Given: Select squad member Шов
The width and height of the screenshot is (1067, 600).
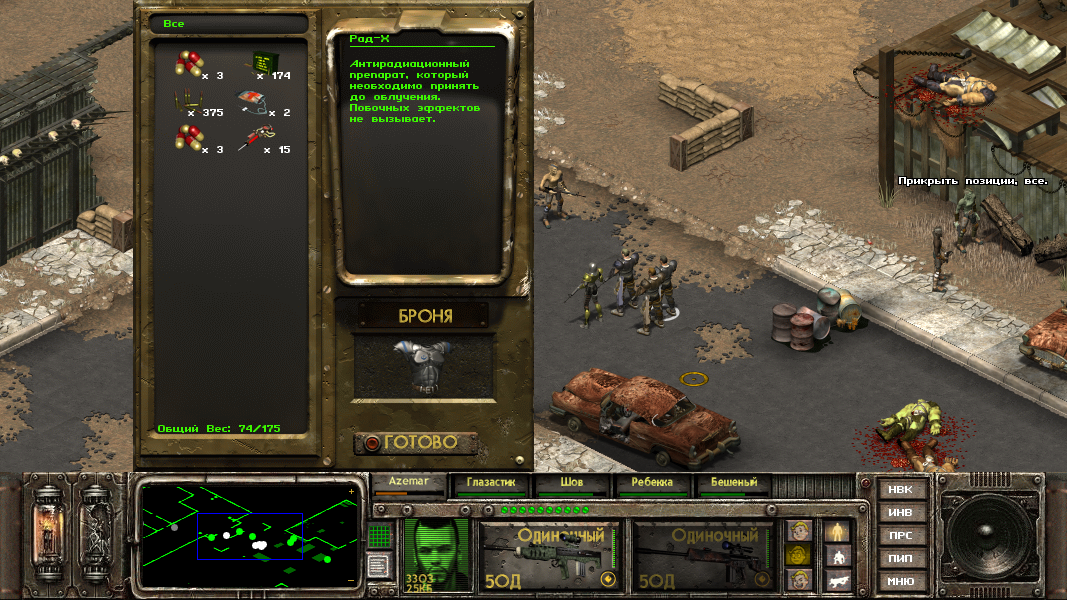Looking at the screenshot, I should click(x=572, y=483).
